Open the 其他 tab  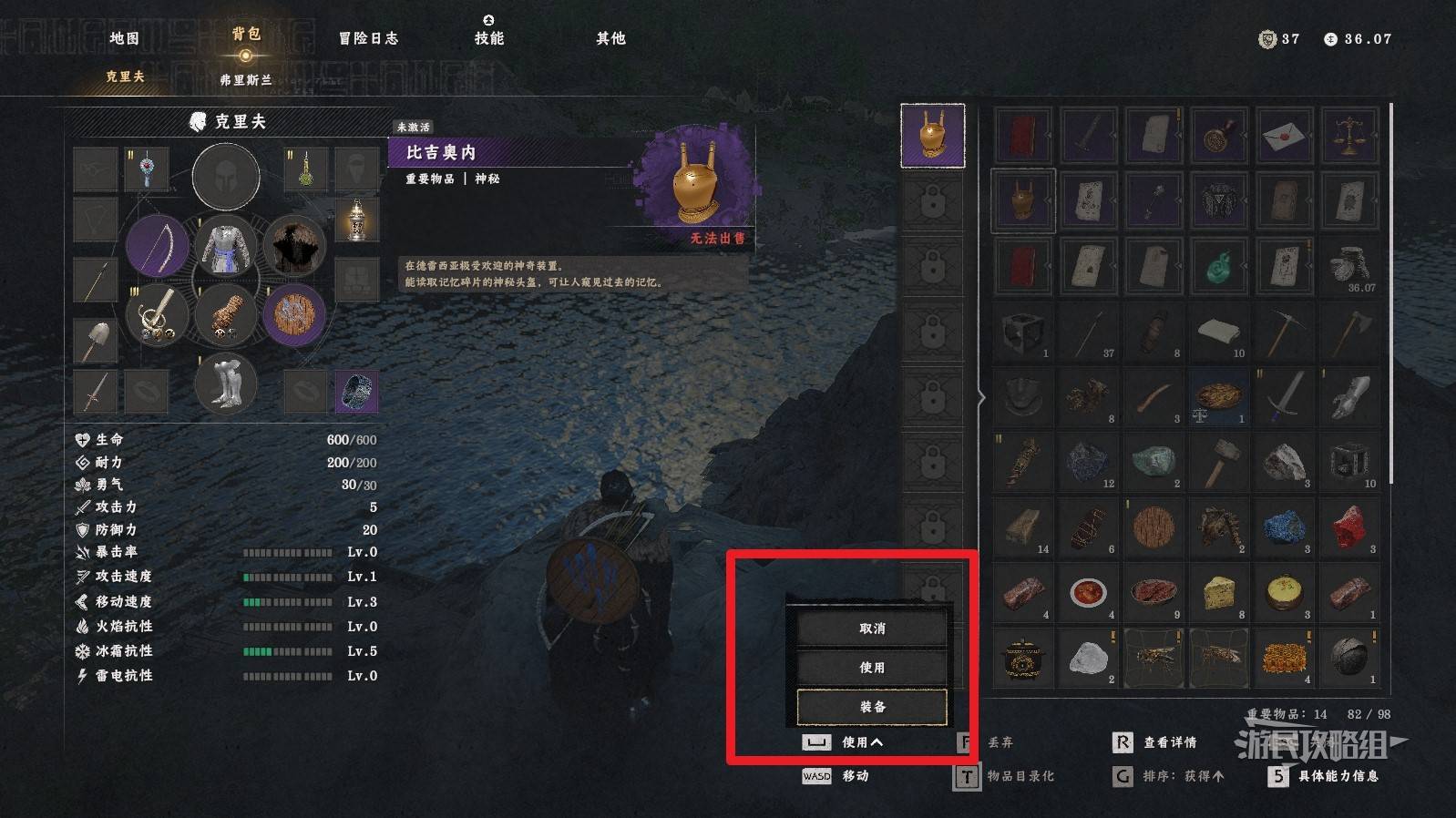[x=610, y=38]
